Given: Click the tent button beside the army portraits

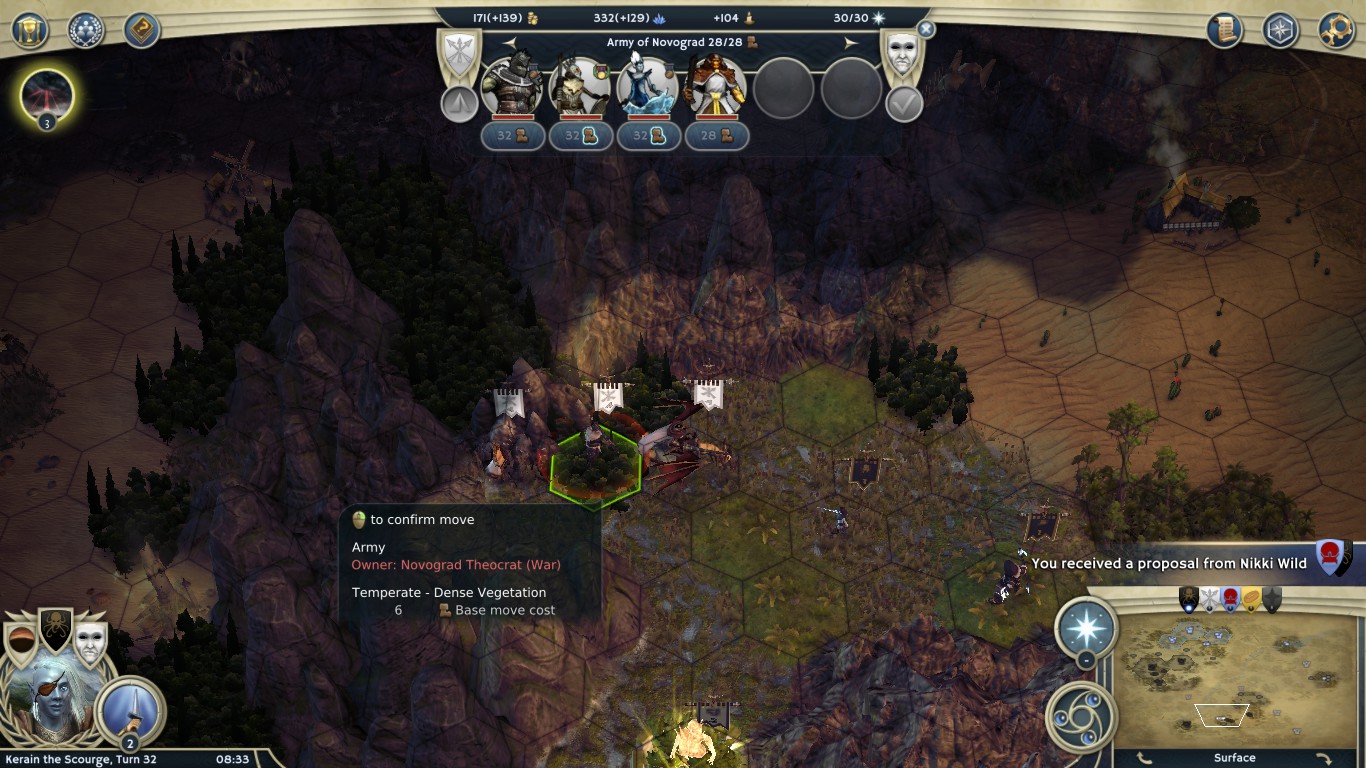Looking at the screenshot, I should (459, 104).
